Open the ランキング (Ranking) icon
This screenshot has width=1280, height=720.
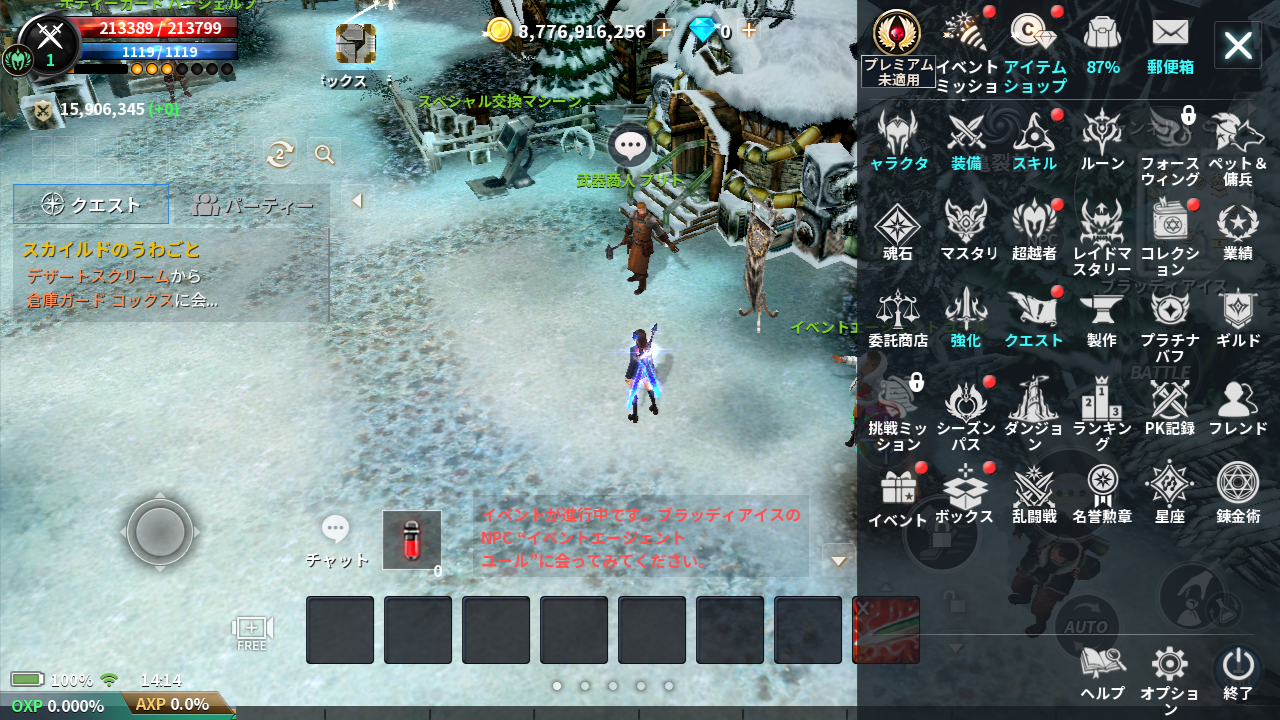pyautogui.click(x=1102, y=400)
